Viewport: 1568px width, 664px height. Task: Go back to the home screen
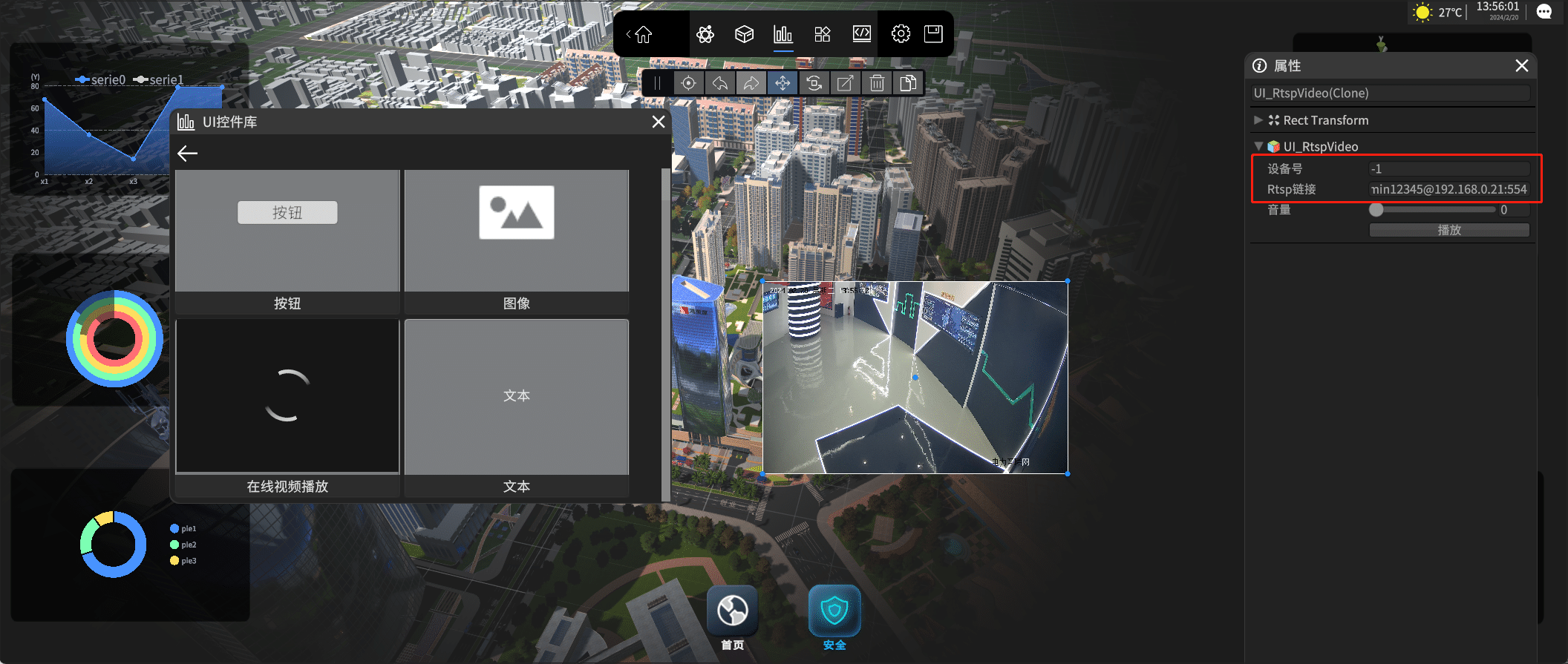point(643,34)
